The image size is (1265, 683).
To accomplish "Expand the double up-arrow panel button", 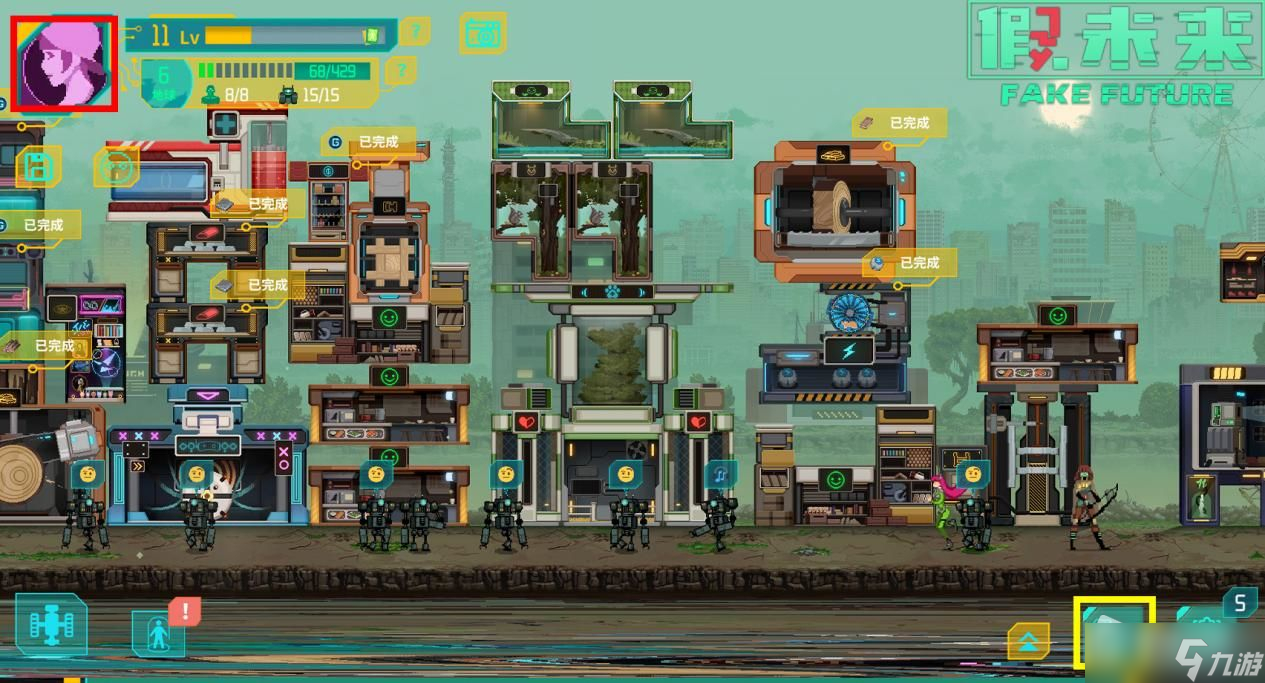I will click(1028, 641).
